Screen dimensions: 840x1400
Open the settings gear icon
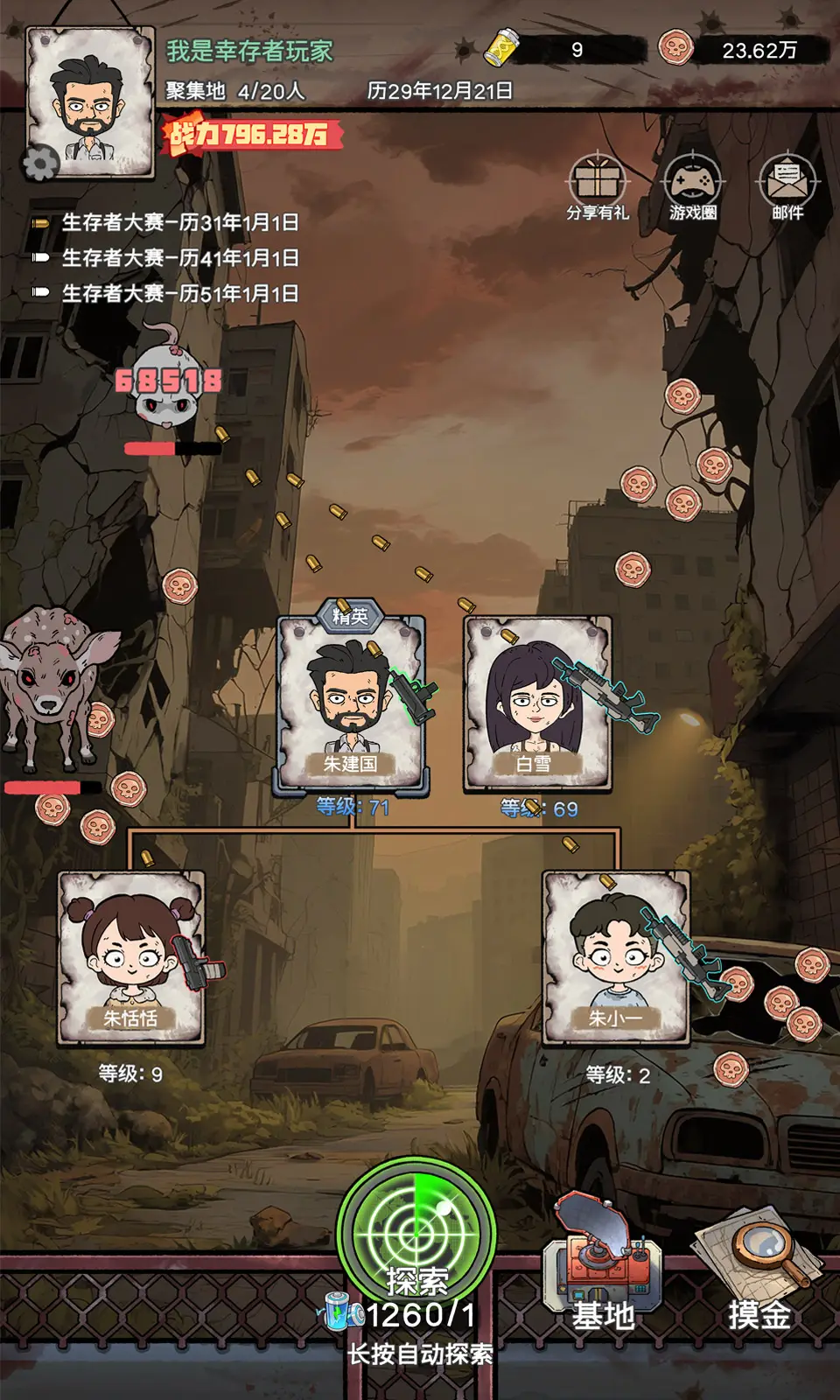(39, 164)
